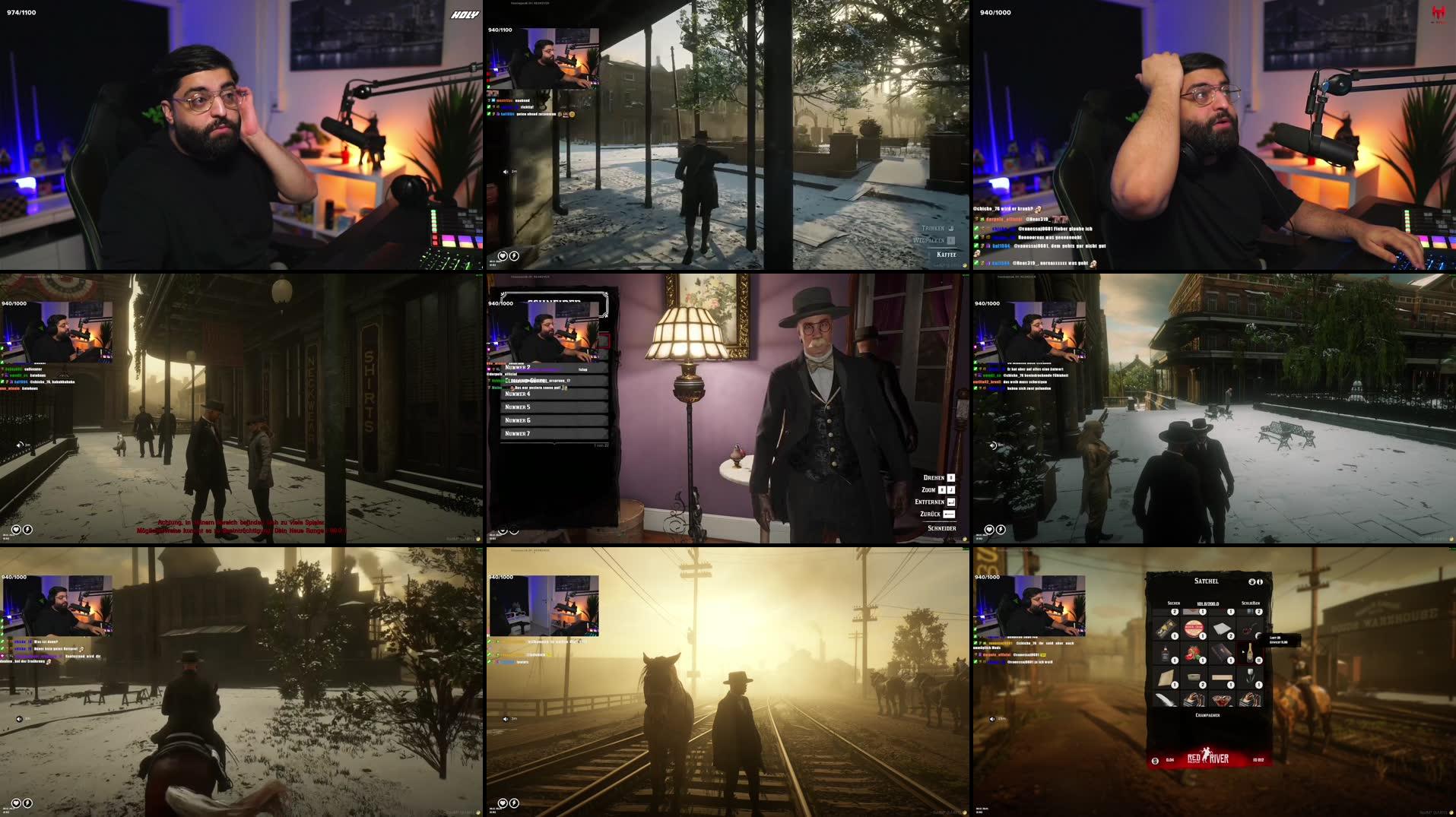The width and height of the screenshot is (1456, 817).
Task: Switch to the Schließen tab in the Satchel
Action: pyautogui.click(x=1251, y=603)
